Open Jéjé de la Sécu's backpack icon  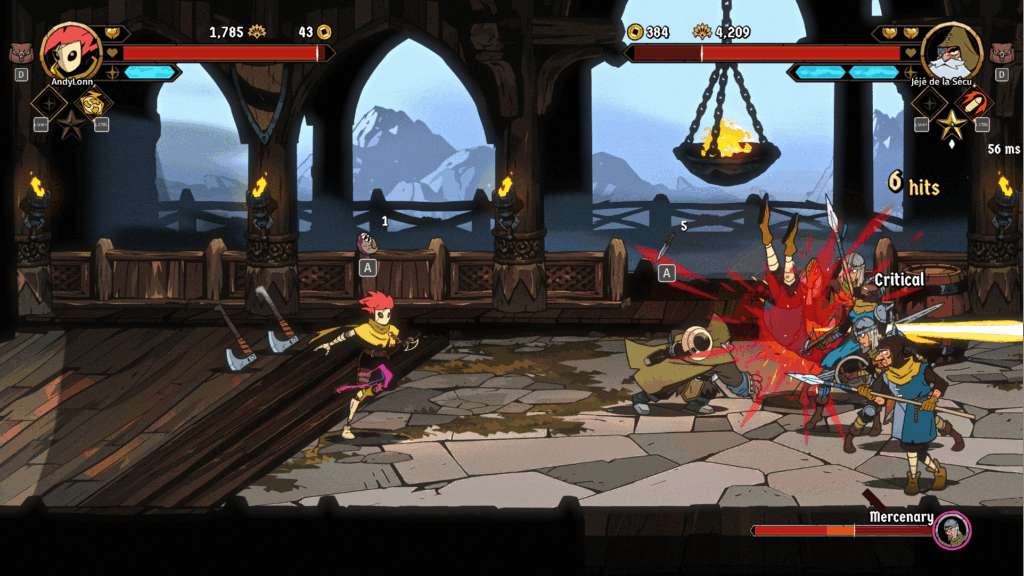1002,51
